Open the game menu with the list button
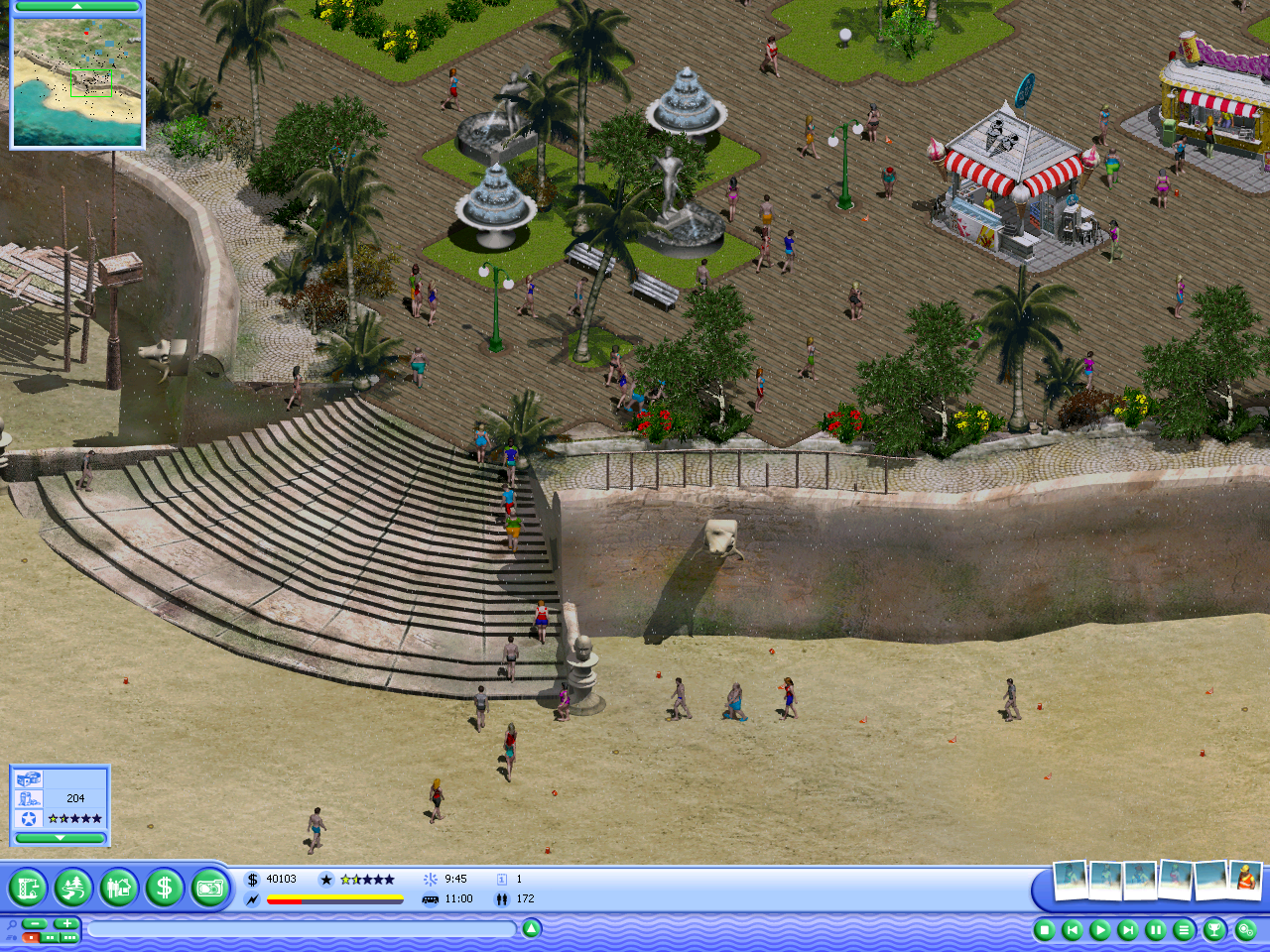 coord(1184,929)
